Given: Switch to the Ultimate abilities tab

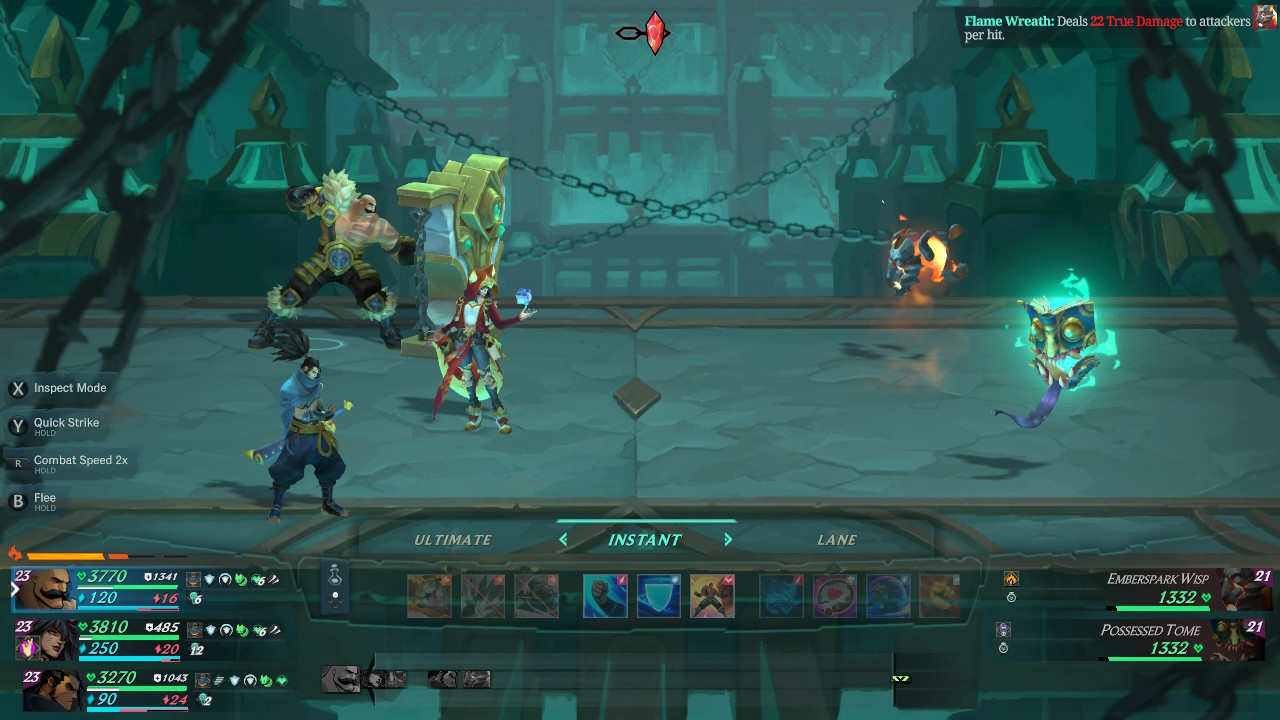Looking at the screenshot, I should tap(453, 540).
